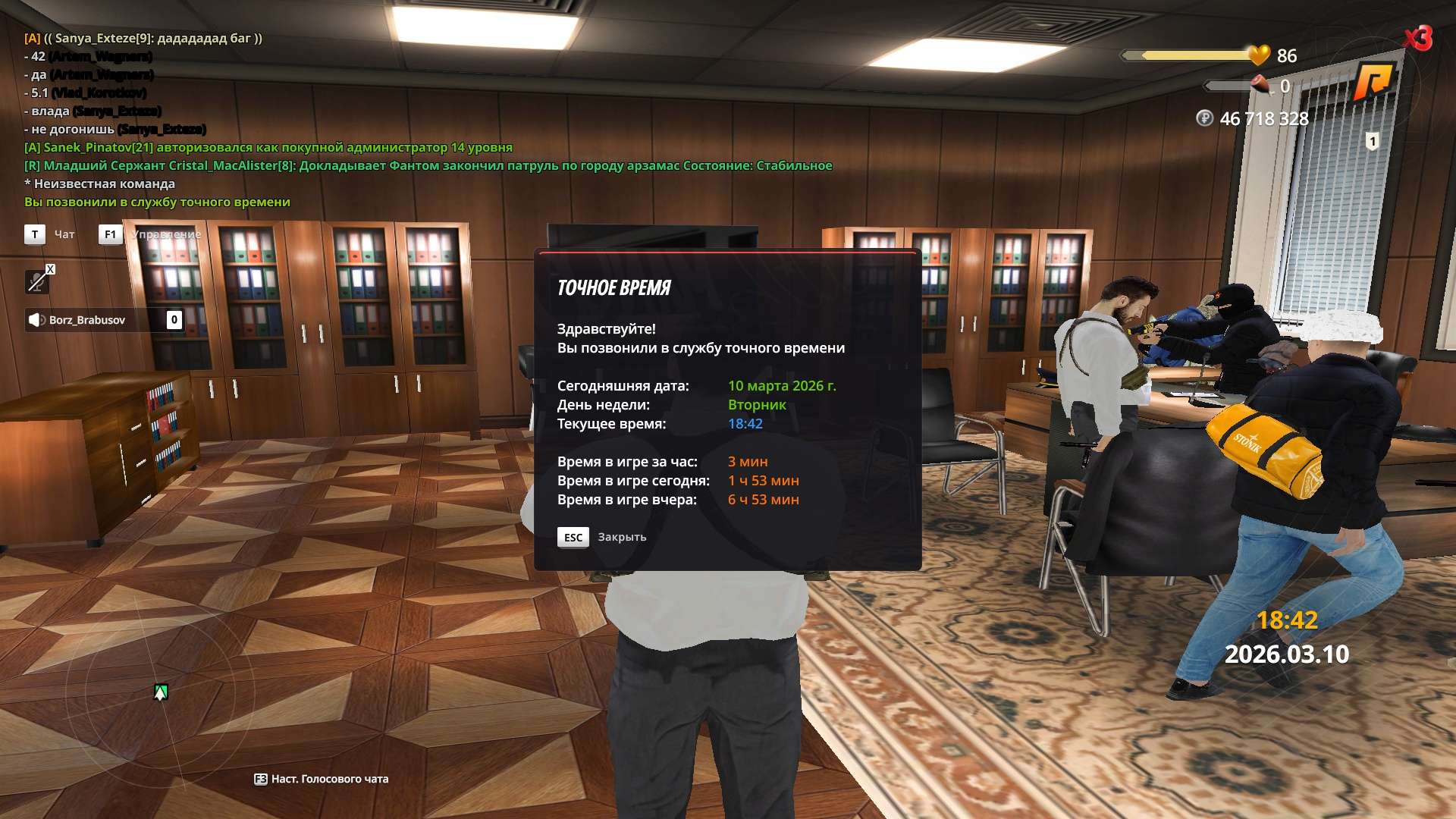Click the circular minimap radar
This screenshot has width=1456, height=819.
coord(160,692)
